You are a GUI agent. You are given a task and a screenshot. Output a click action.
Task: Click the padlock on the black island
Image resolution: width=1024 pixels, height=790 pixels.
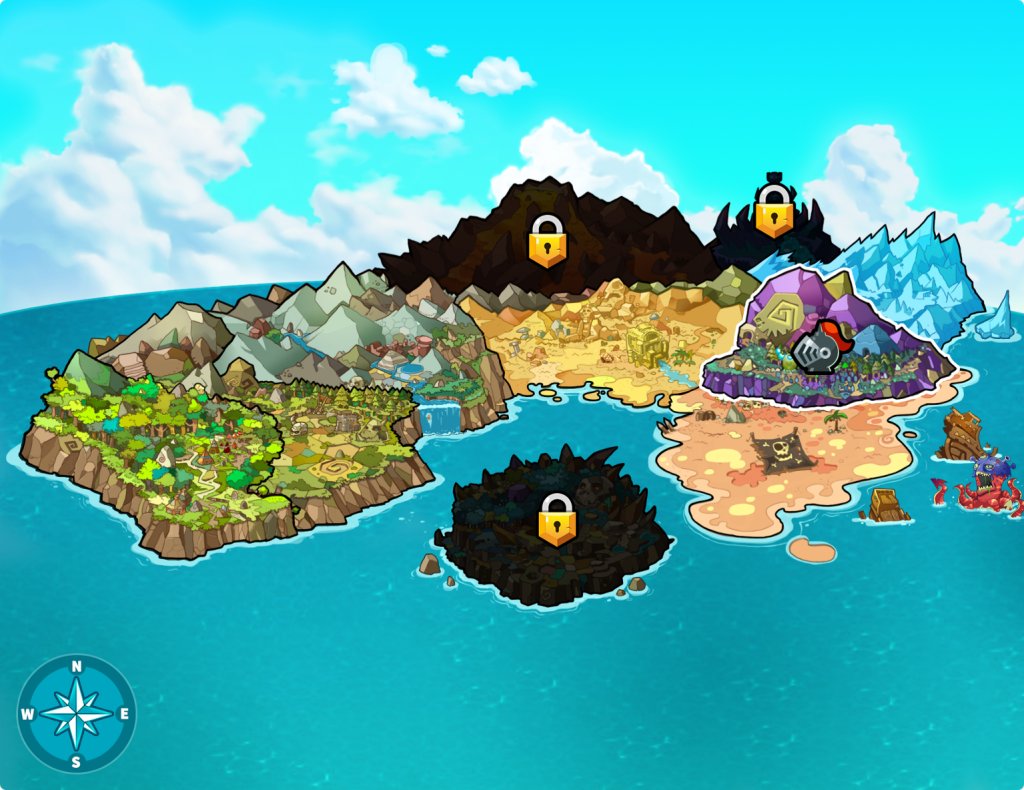pos(557,519)
